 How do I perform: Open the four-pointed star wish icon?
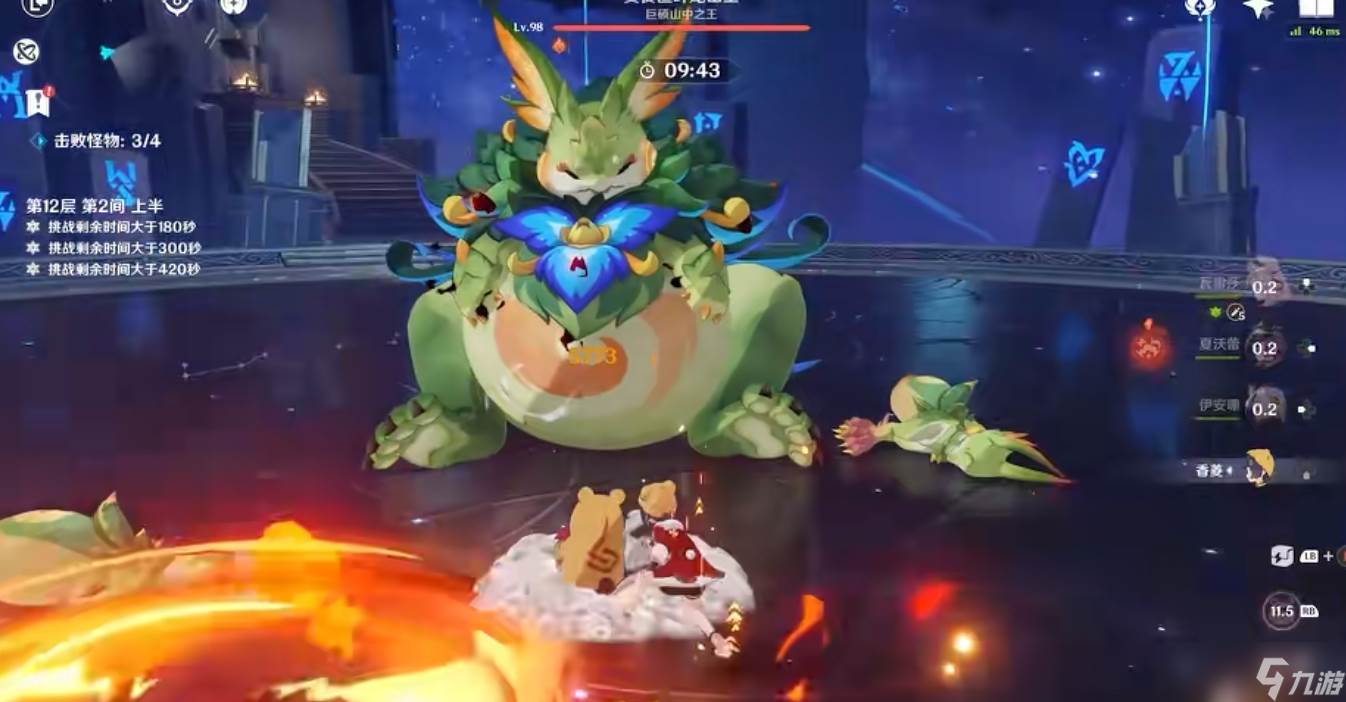(1258, 8)
